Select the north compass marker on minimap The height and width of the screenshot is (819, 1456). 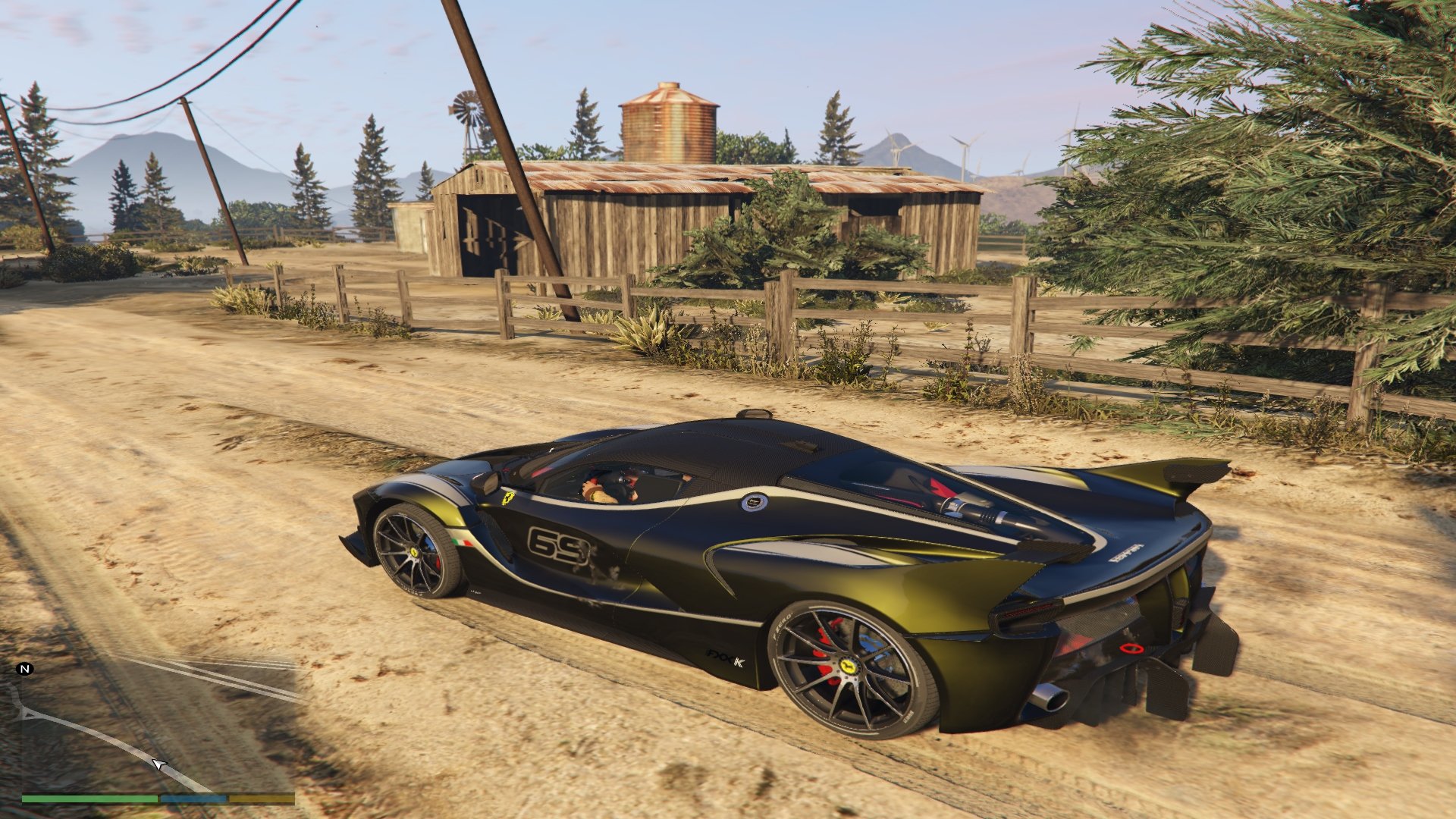[x=25, y=669]
